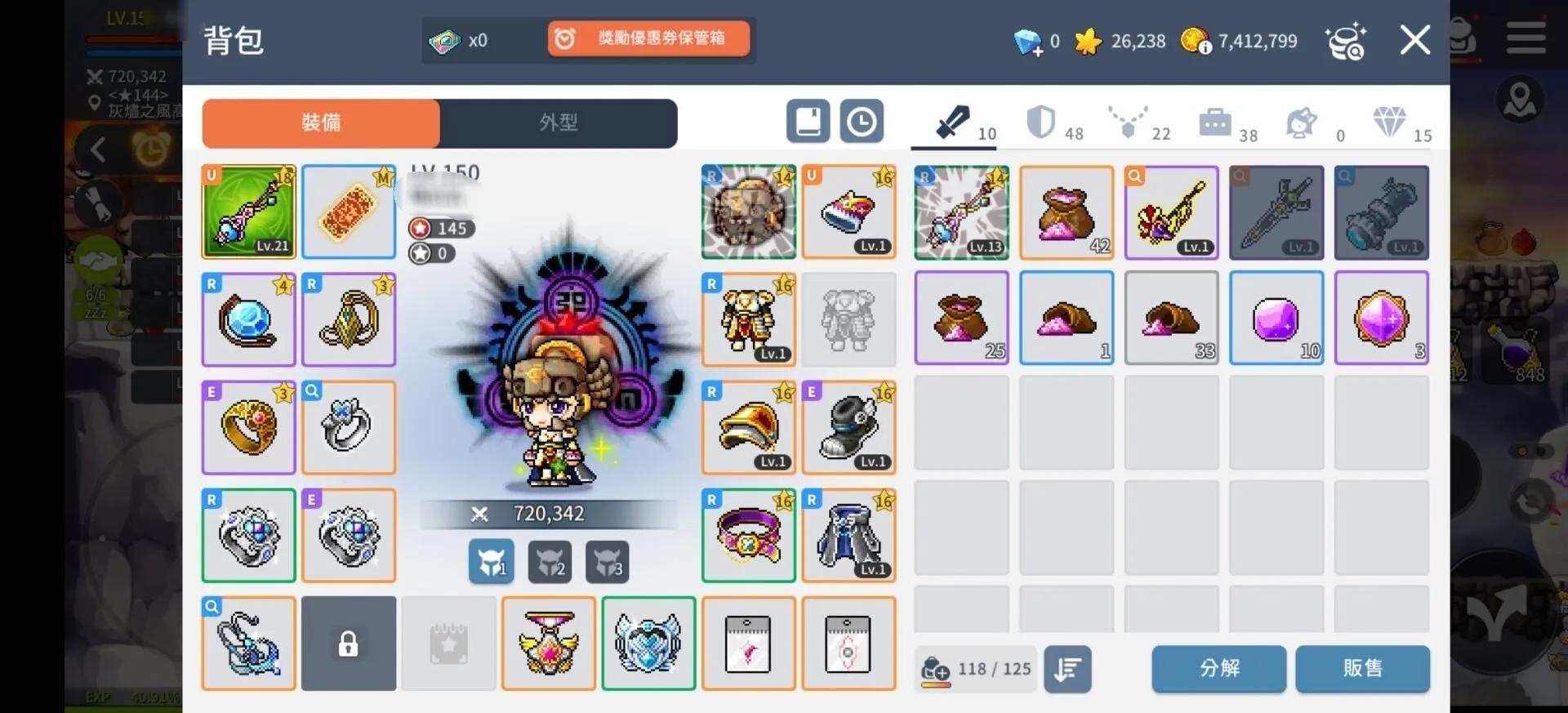Switch to the 外型 tab
This screenshot has height=713, width=1568.
559,123
